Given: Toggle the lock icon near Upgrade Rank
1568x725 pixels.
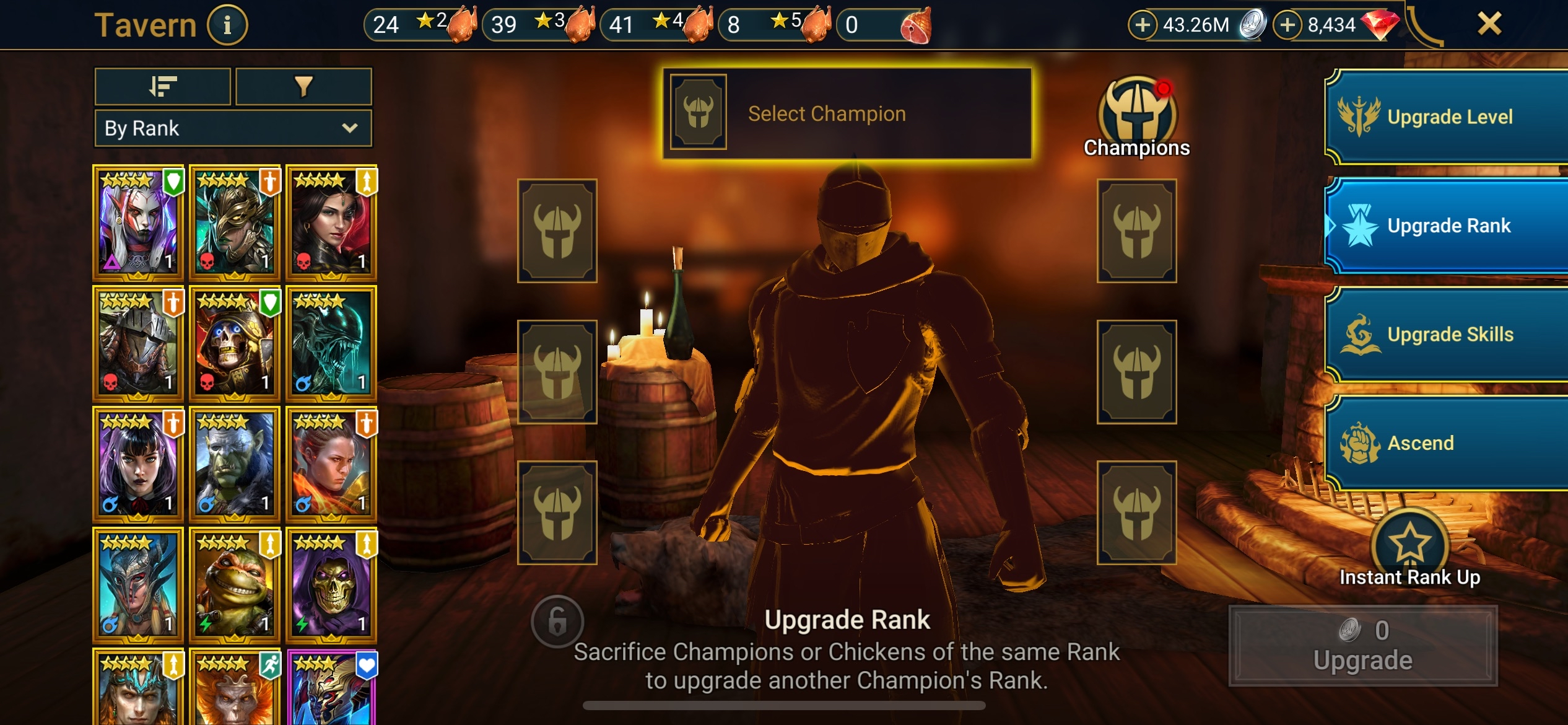Looking at the screenshot, I should pyautogui.click(x=557, y=621).
